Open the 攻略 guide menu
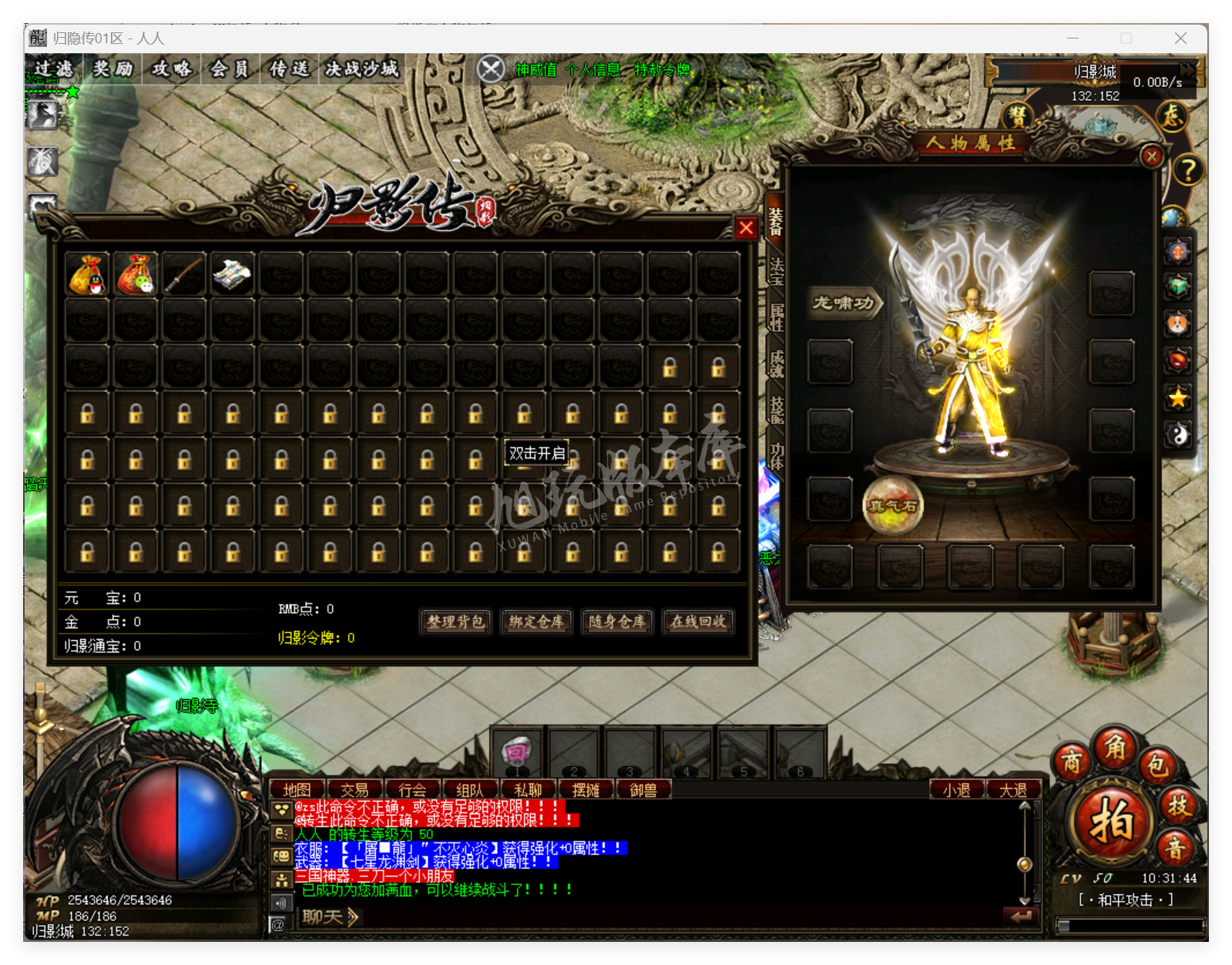This screenshot has width=1232, height=965. 171,69
